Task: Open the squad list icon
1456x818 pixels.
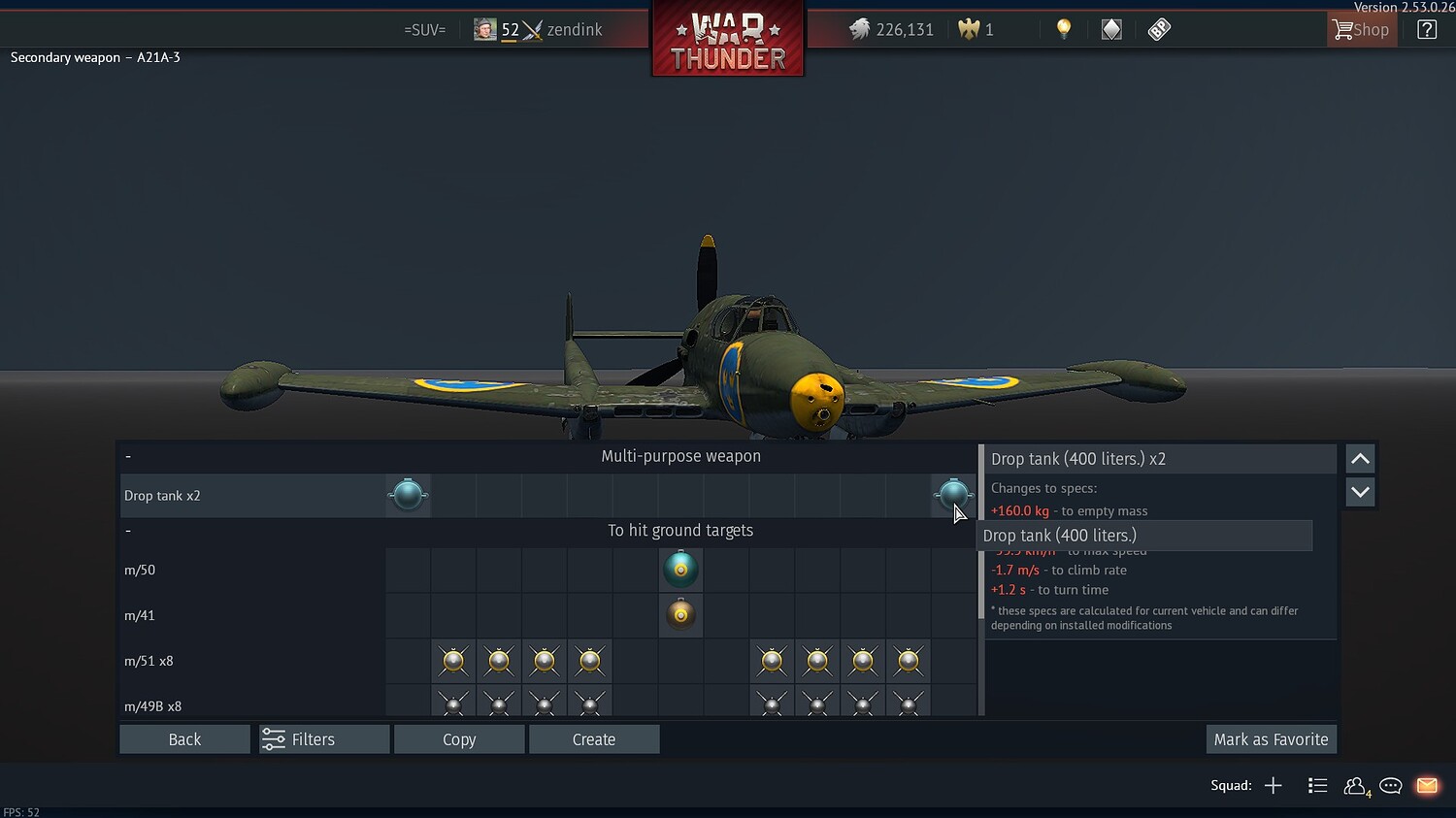Action: (x=1317, y=786)
